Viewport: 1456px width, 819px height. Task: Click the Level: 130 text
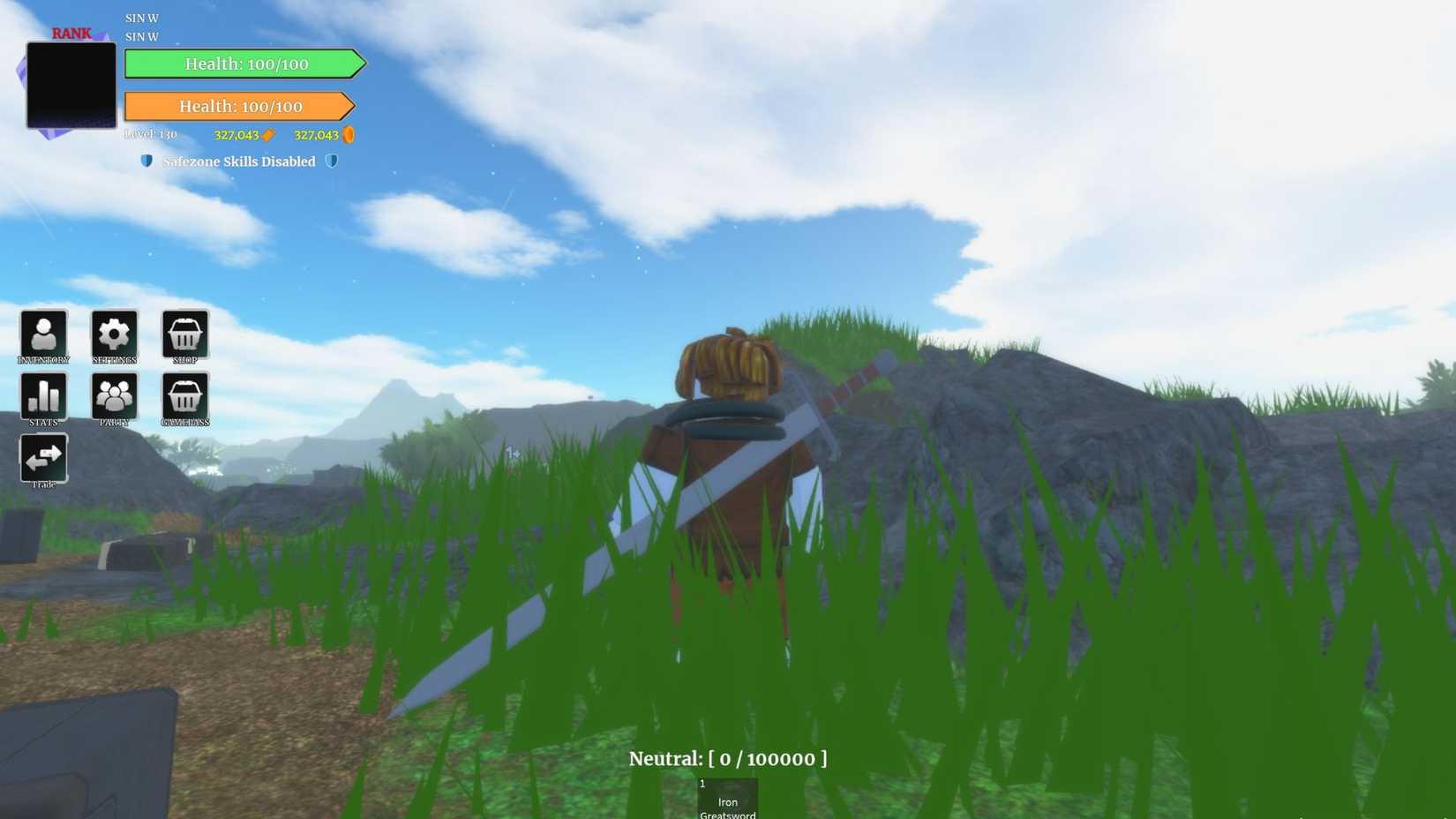(x=148, y=135)
